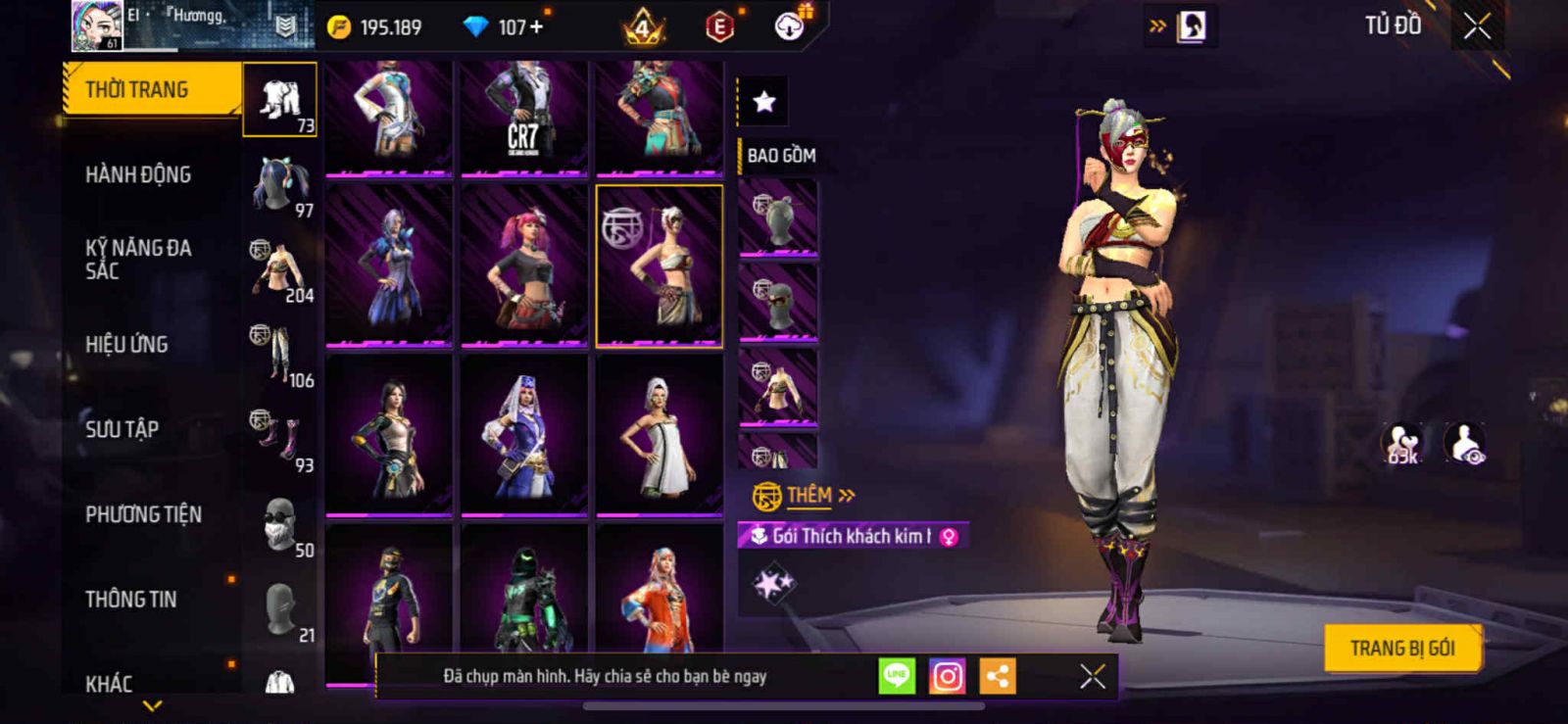This screenshot has height=724, width=1568.
Task: Choose the pink-haired outfit thumbnail
Action: coord(524,265)
